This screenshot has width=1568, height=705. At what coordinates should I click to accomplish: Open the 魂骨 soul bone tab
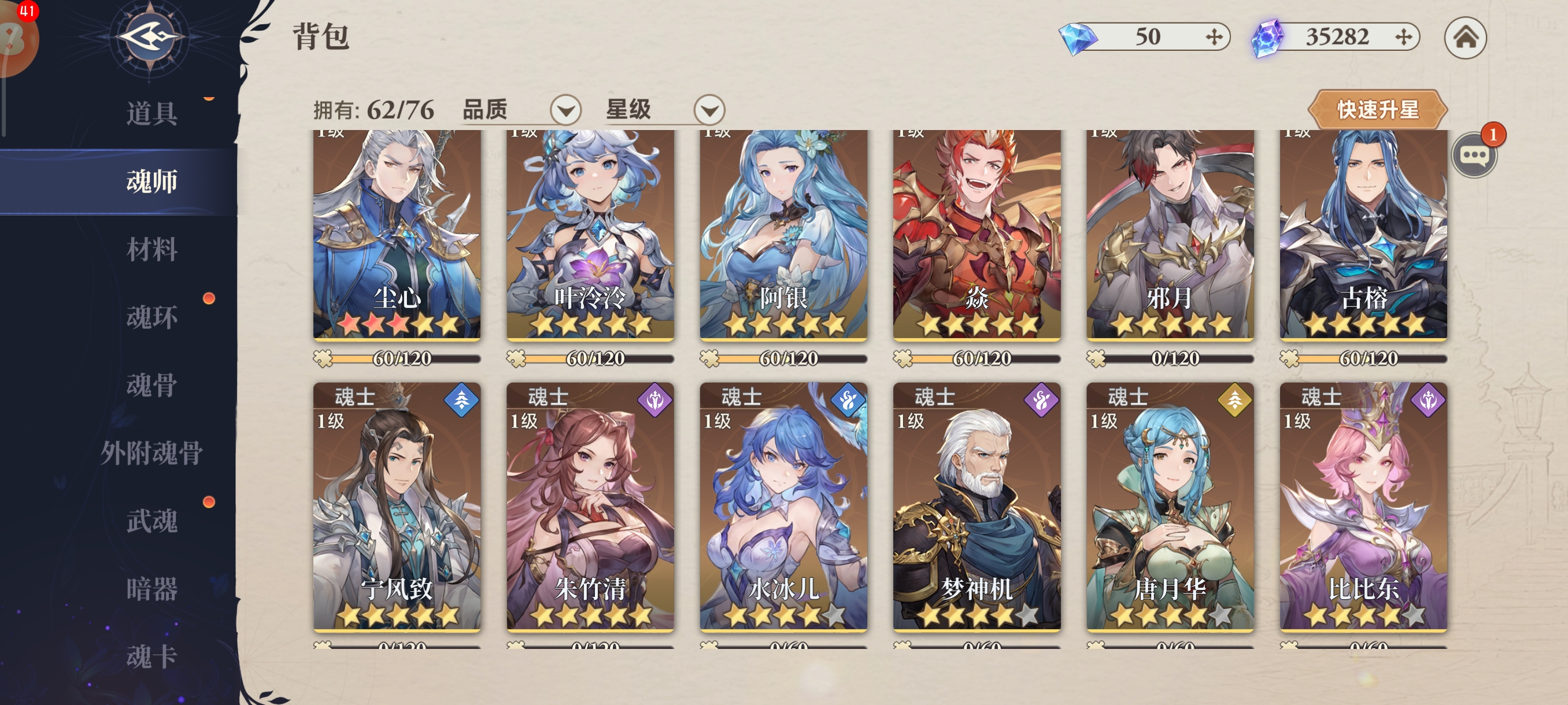(x=151, y=385)
